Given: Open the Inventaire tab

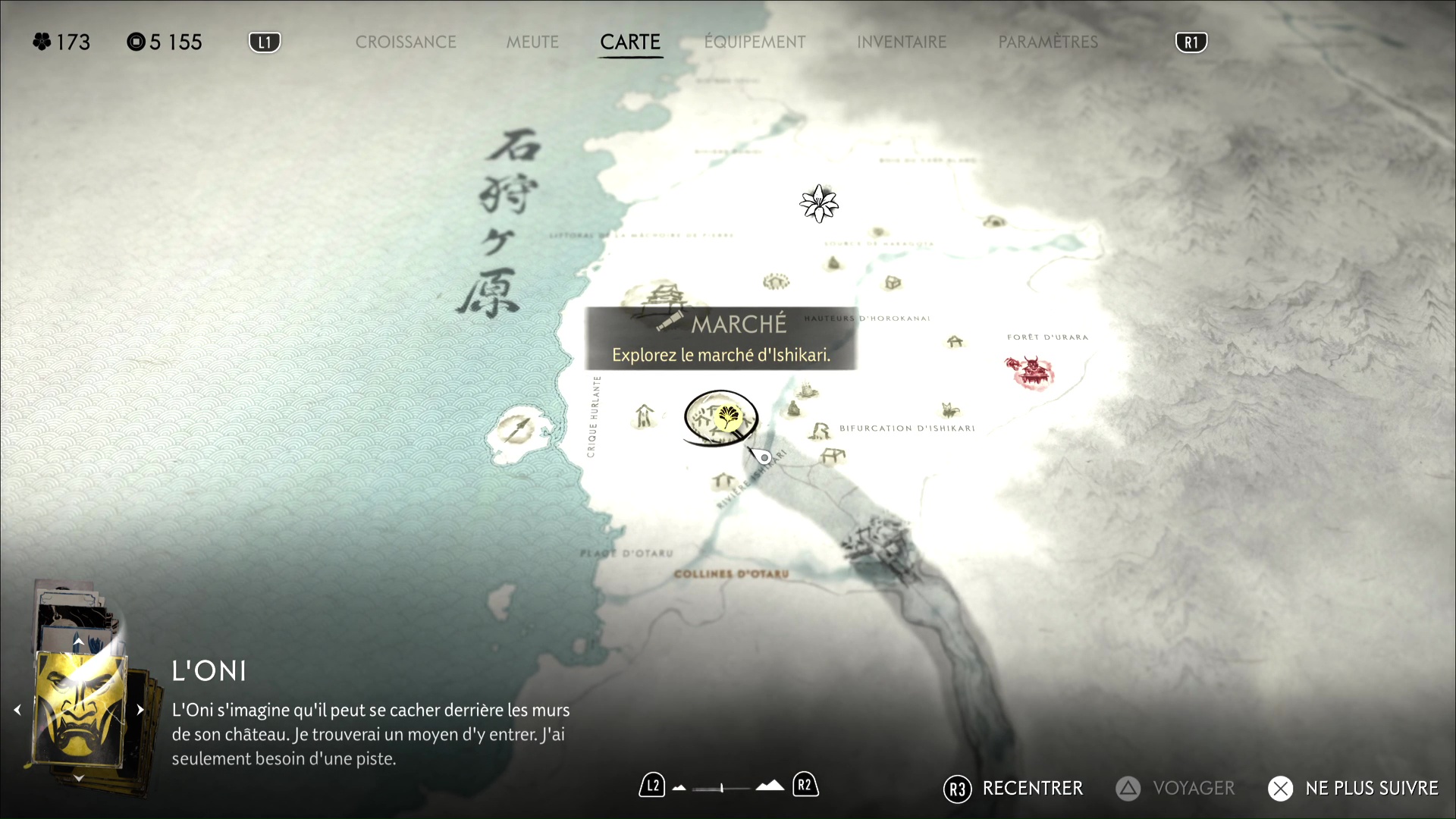Looking at the screenshot, I should pos(902,42).
